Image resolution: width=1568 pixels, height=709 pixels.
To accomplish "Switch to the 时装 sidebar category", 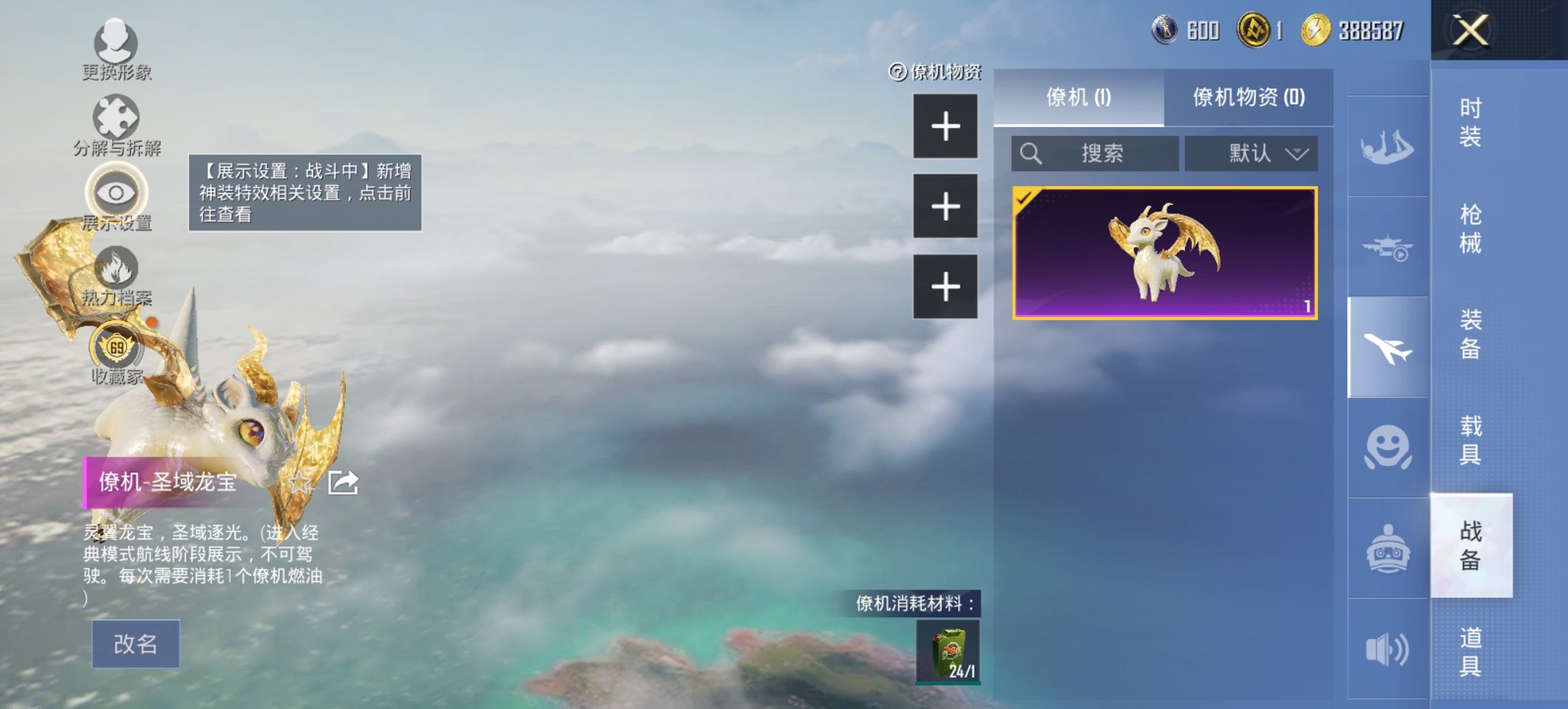I will [1469, 123].
